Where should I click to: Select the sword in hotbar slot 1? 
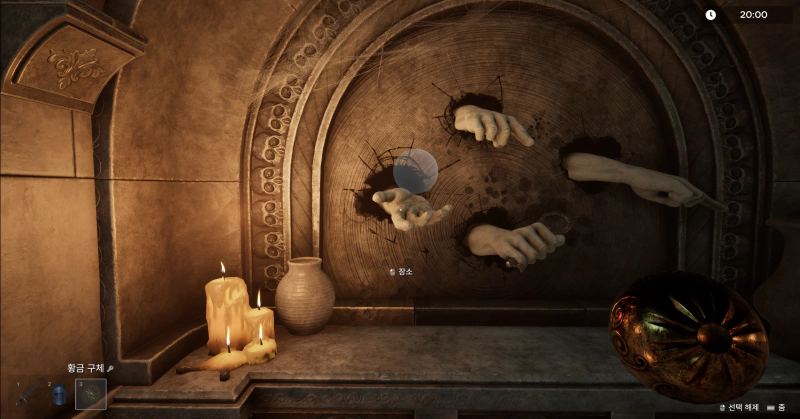click(27, 395)
